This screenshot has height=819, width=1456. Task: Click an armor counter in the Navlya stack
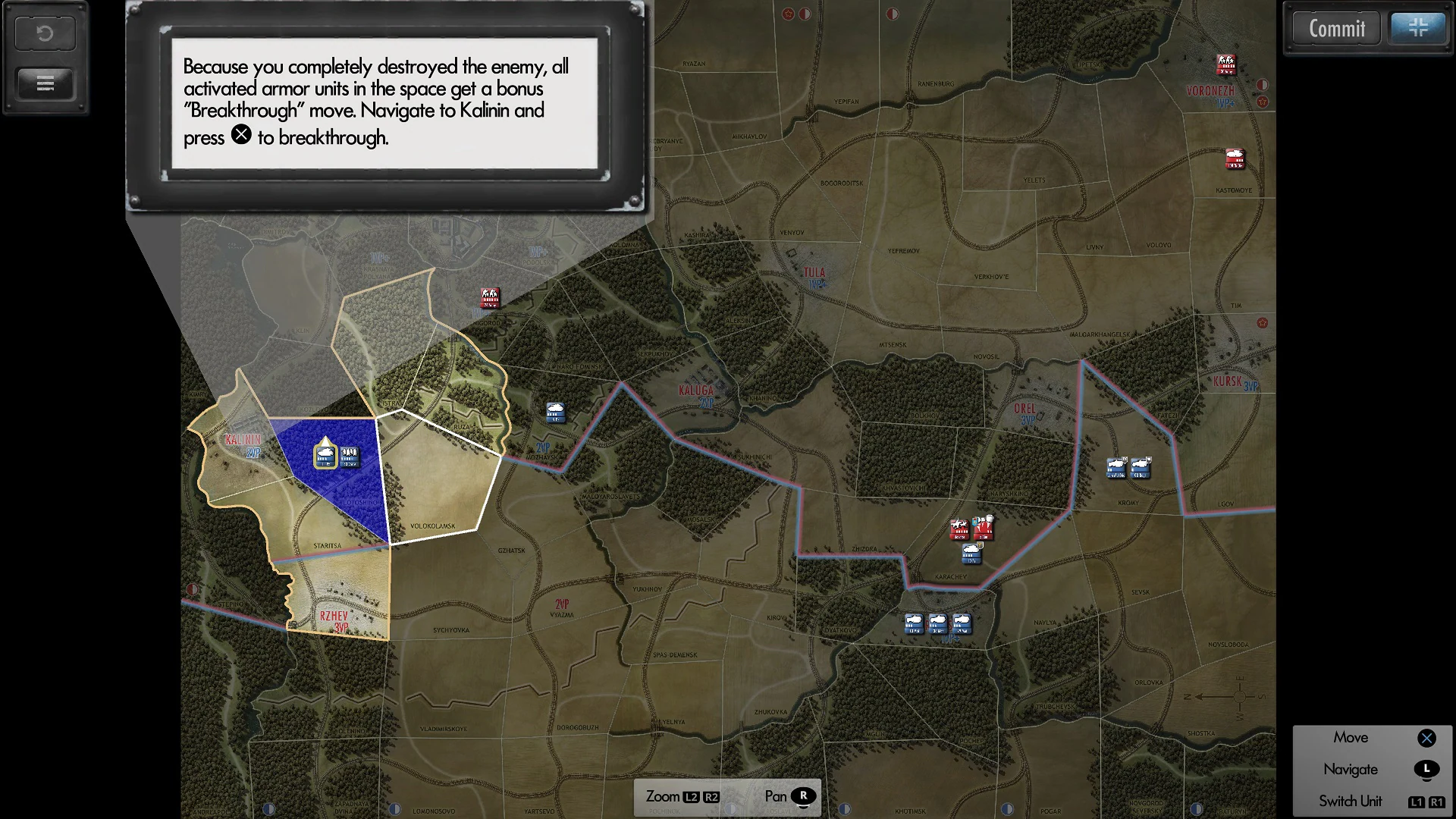[x=937, y=623]
